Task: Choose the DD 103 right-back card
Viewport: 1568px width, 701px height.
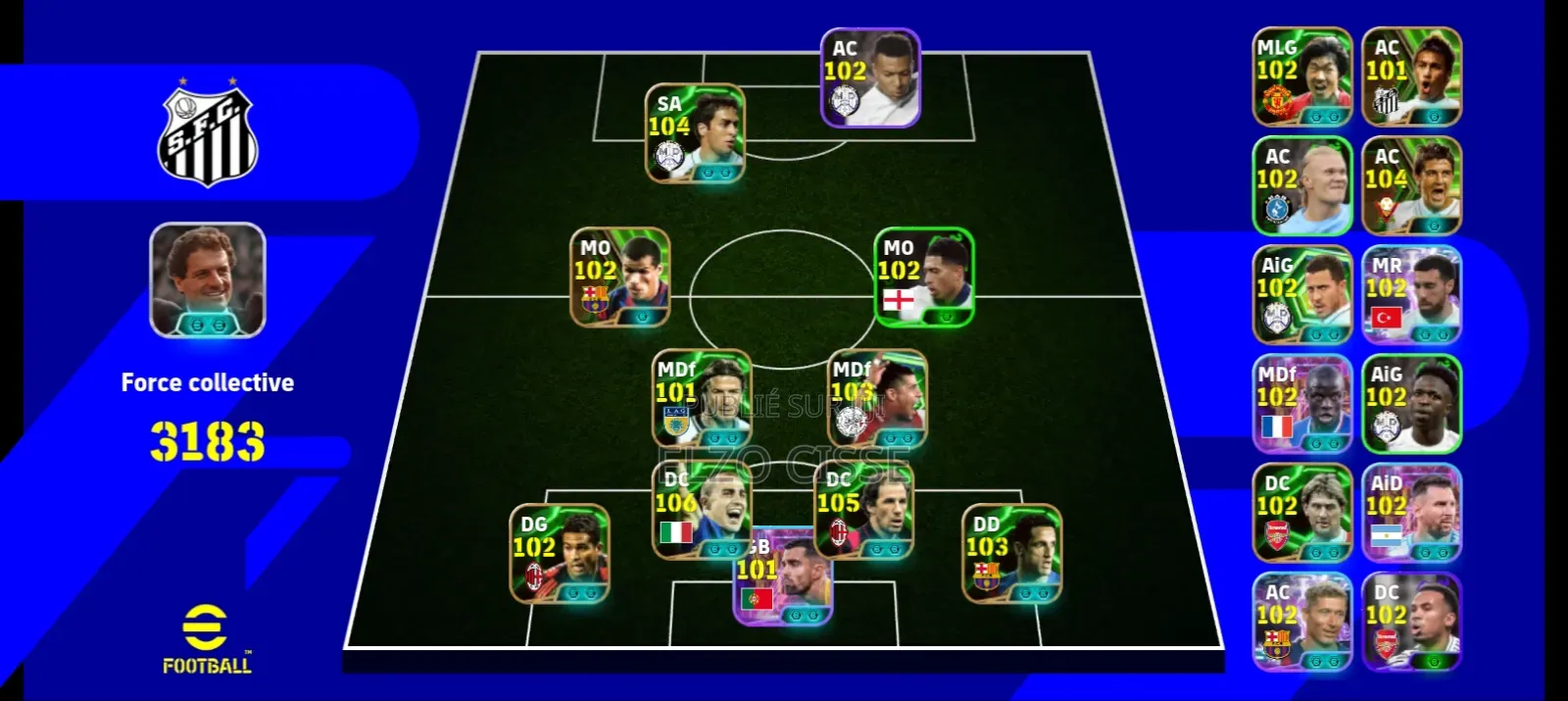Action: [x=1012, y=554]
